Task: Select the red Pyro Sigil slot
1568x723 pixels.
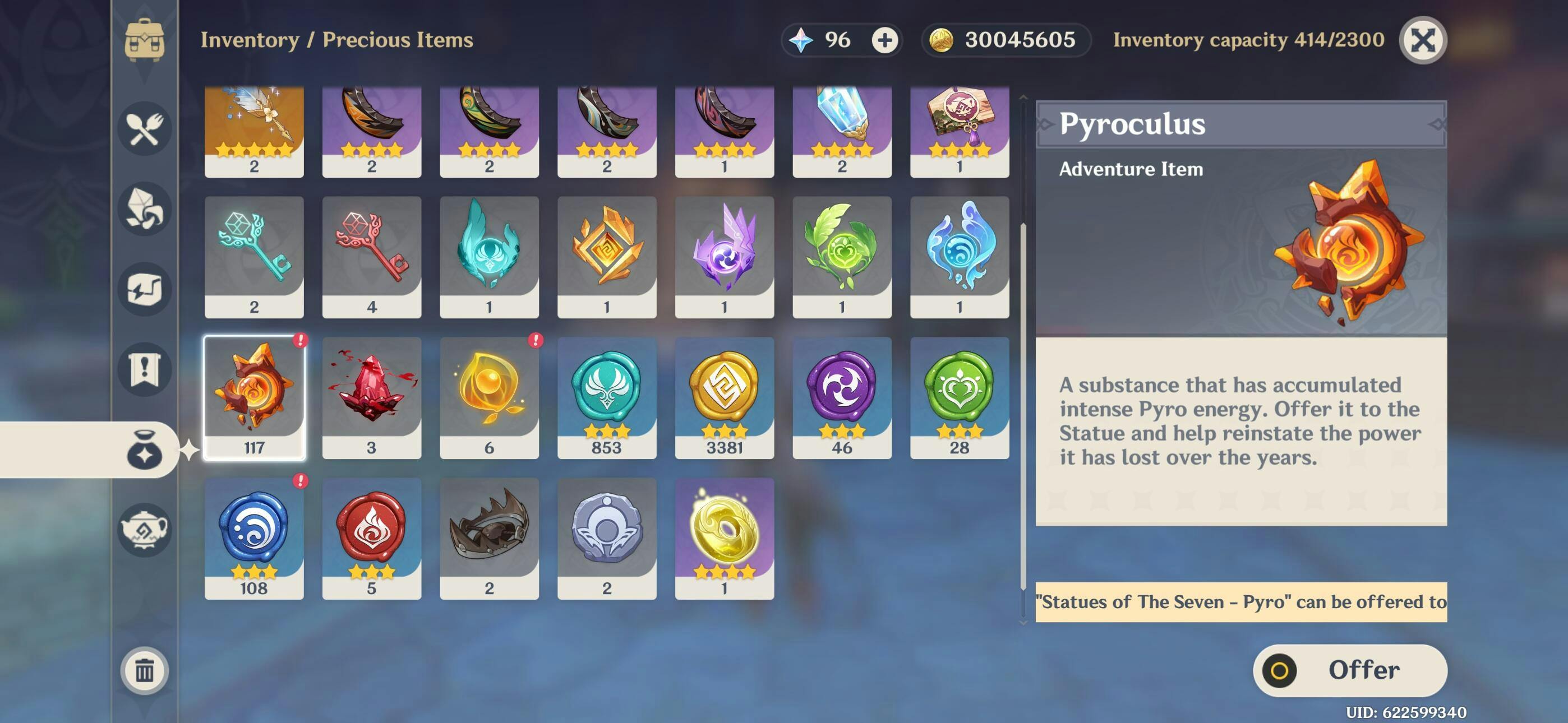Action: point(371,538)
